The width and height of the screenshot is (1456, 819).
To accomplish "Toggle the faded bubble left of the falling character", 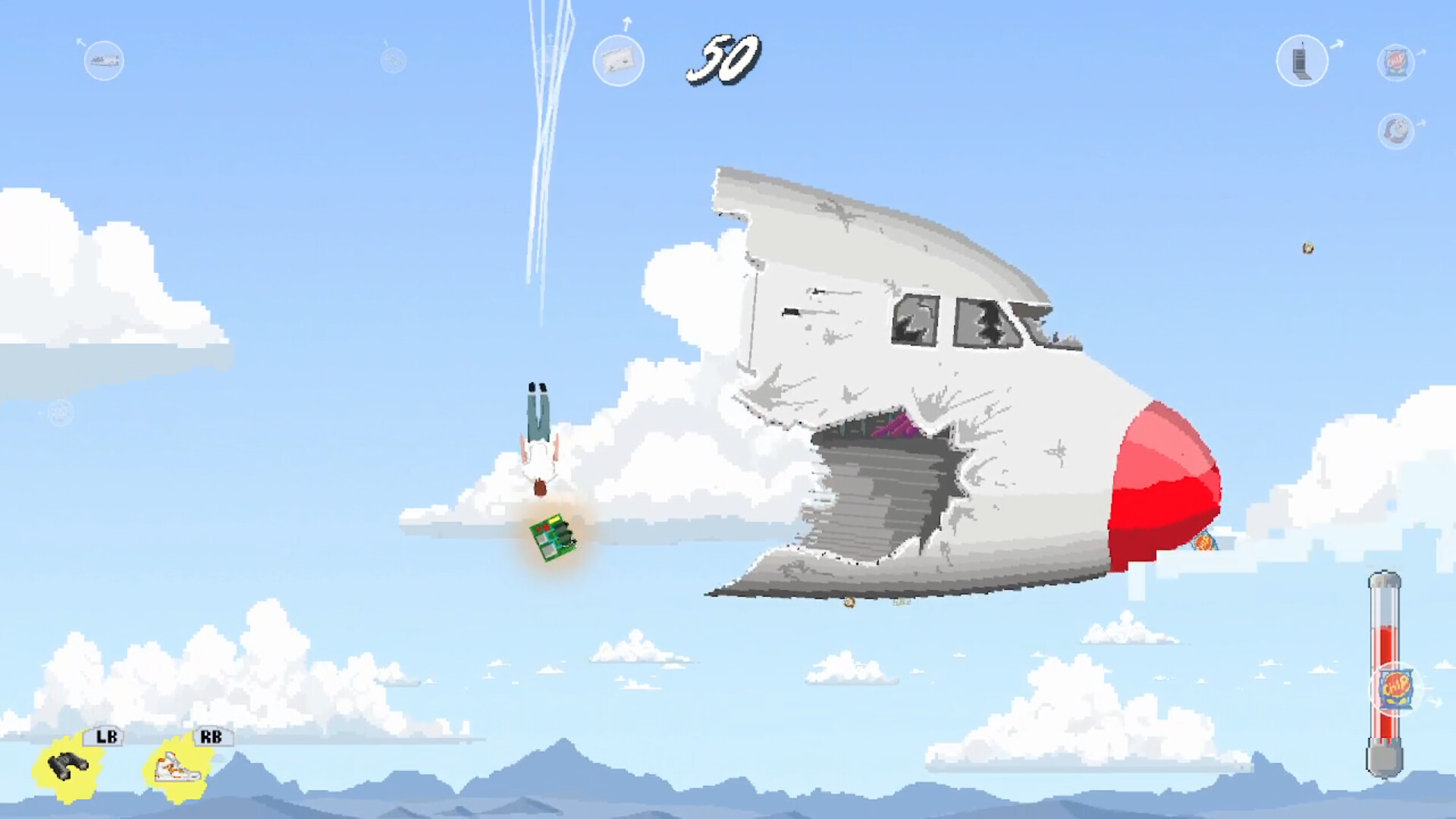I will click(59, 413).
